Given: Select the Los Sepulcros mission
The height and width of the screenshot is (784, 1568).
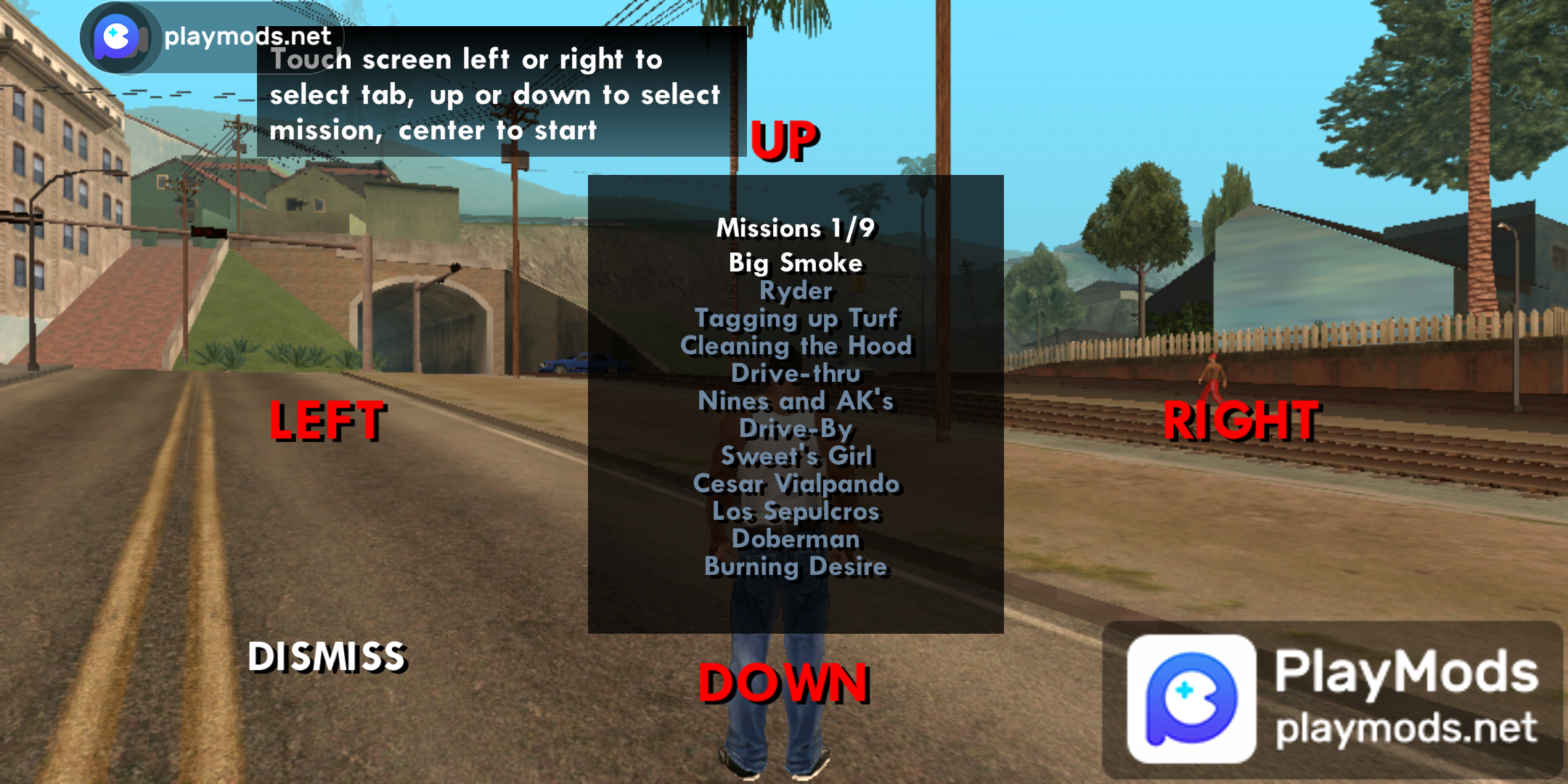Looking at the screenshot, I should [796, 511].
